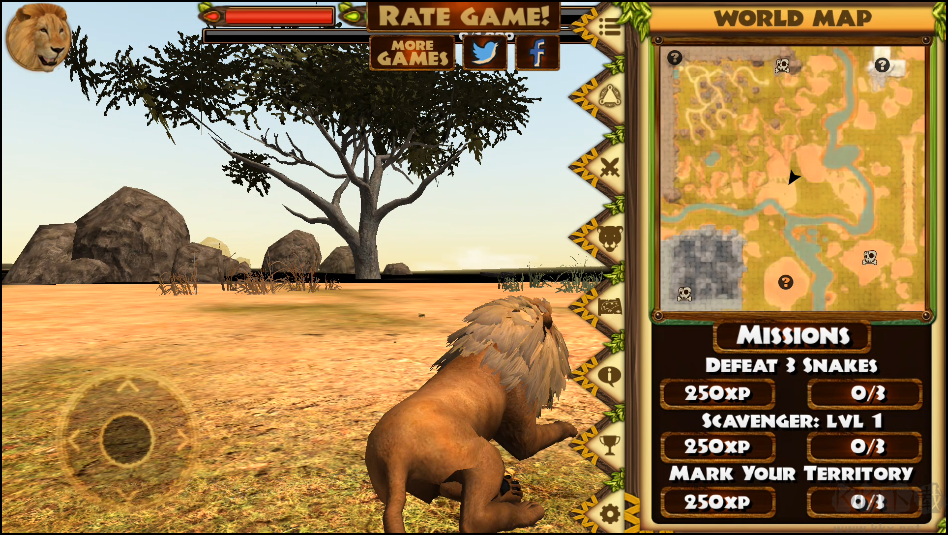Click the question mark on the white ruins

882,65
